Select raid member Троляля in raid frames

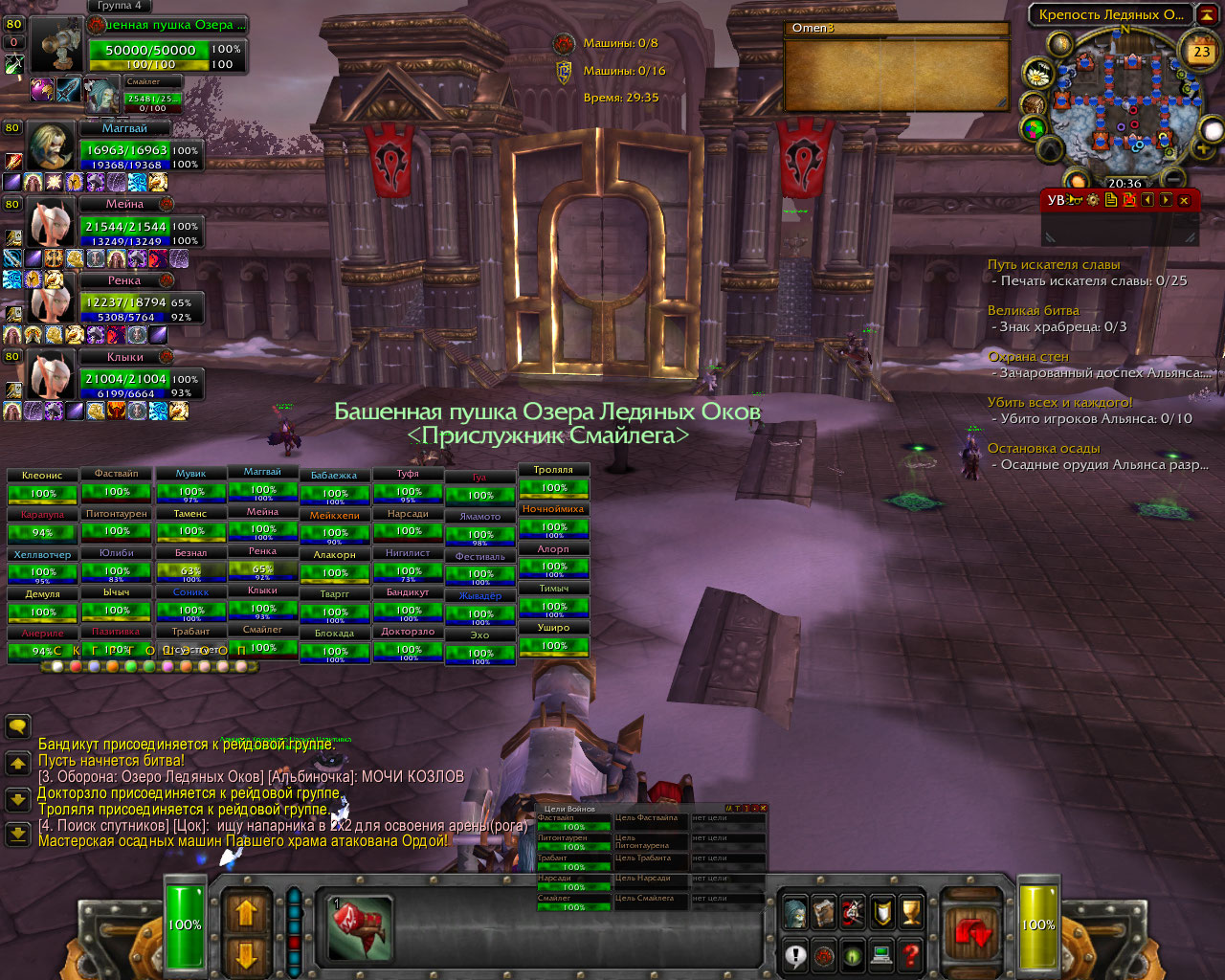pos(554,481)
